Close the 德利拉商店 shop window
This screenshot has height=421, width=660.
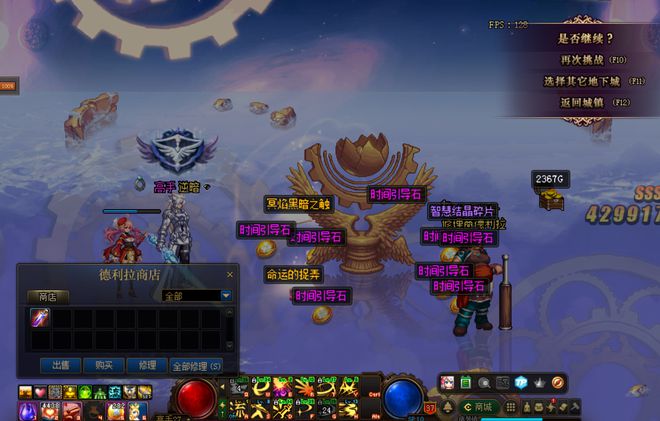pos(229,275)
